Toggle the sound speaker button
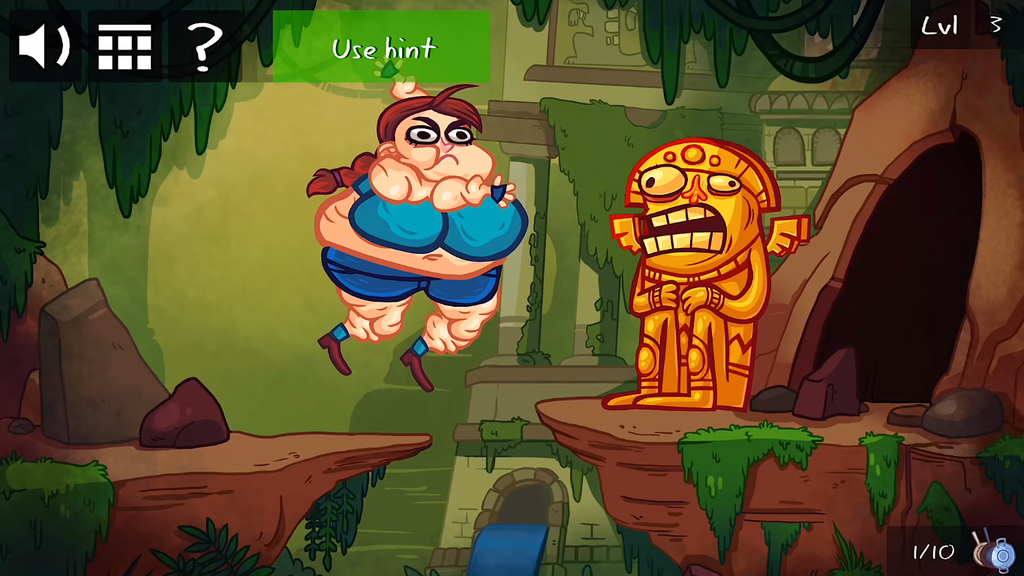Screen dimensions: 1024x576 [45, 46]
